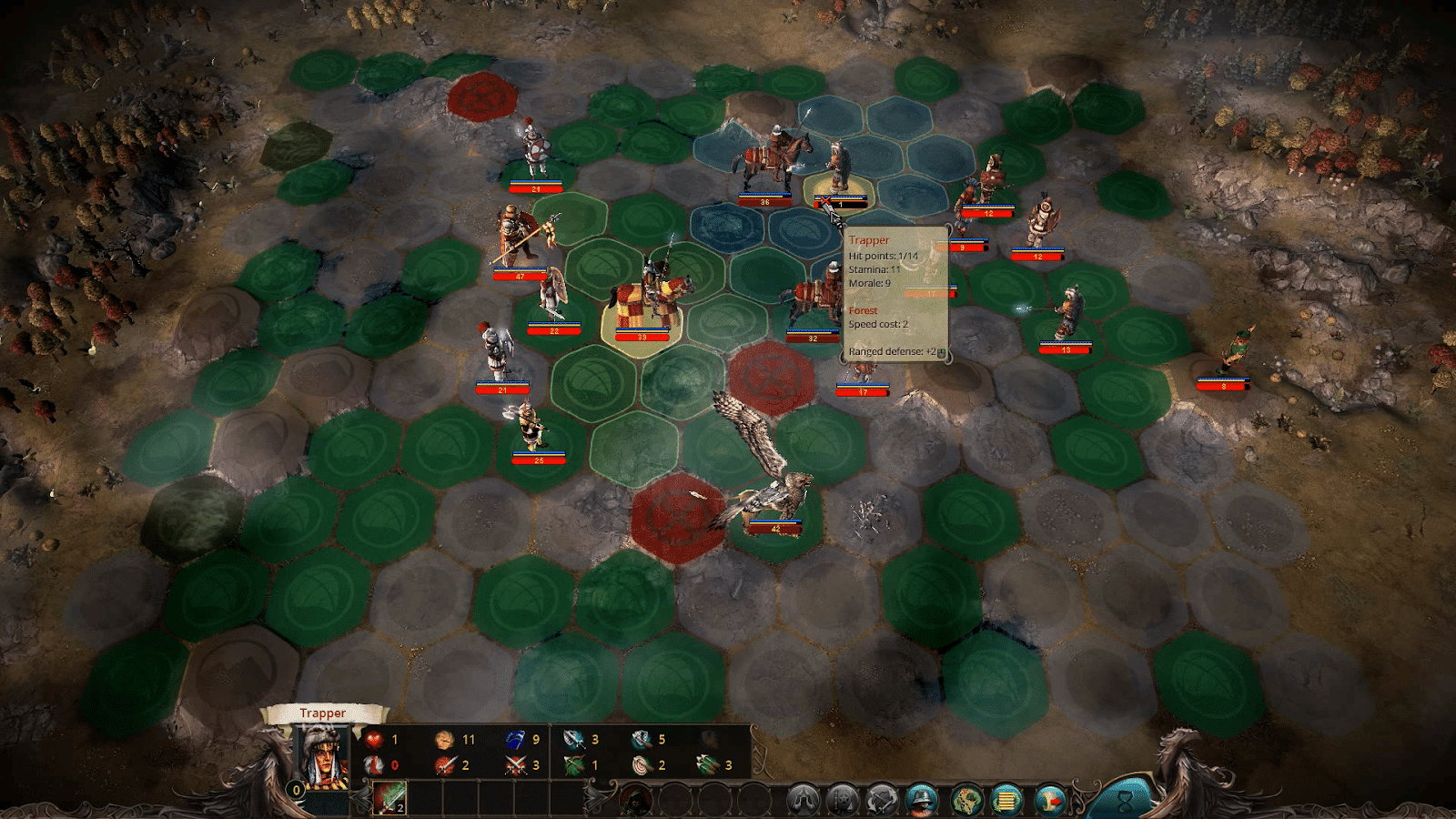The image size is (1456, 819).
Task: Select the mounted knight unit with 39 troops
Action: 648,296
